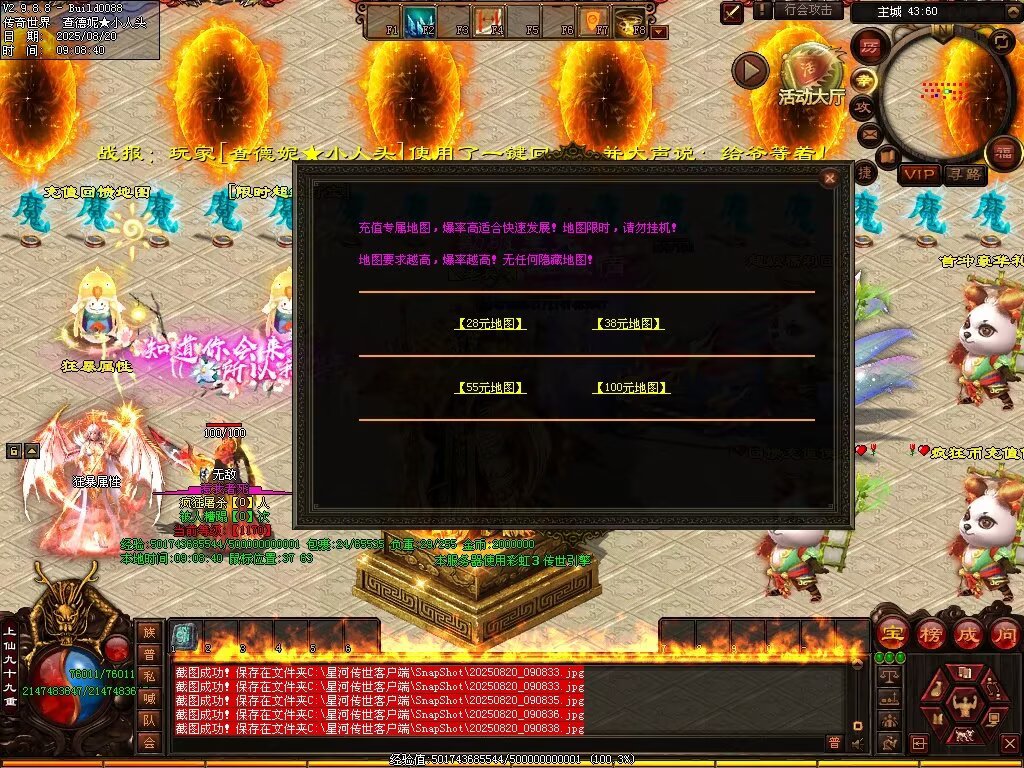Screen dimensions: 1024x768
Task: Open the mail envelope icon
Action: coord(868,133)
